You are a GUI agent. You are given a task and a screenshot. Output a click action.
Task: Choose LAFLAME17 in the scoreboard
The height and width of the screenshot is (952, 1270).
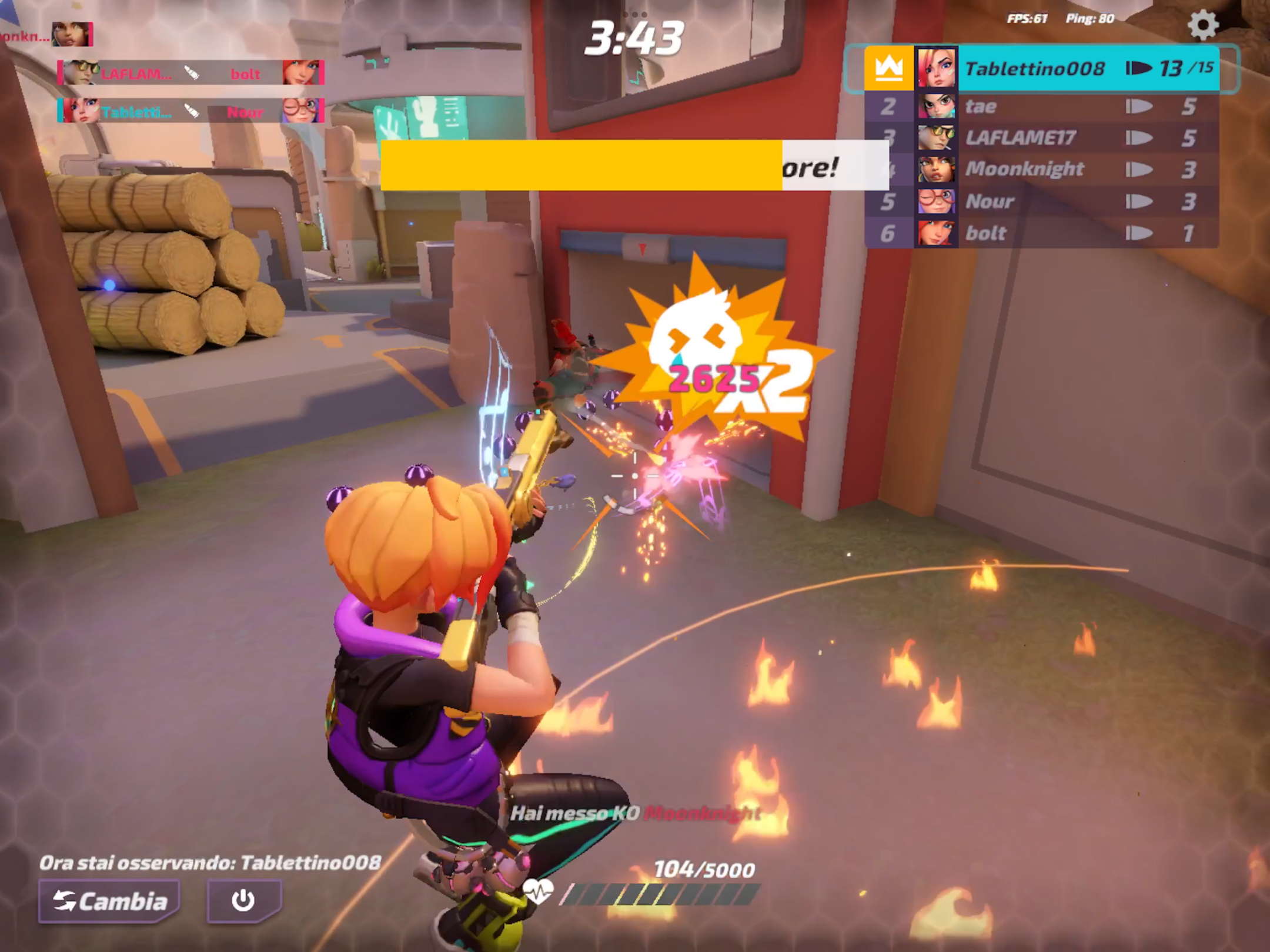(x=1041, y=138)
